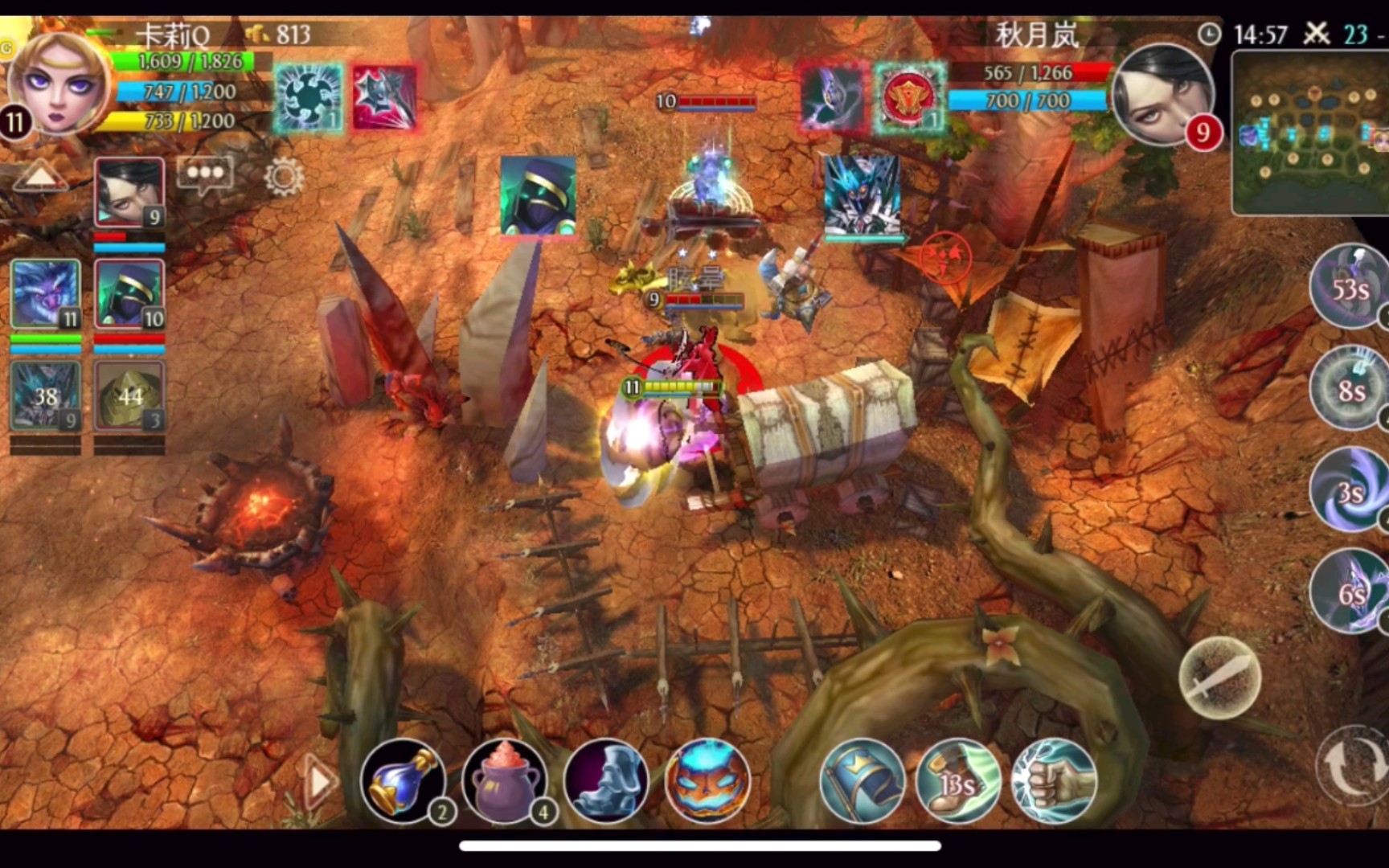Image resolution: width=1389 pixels, height=868 pixels.
Task: Activate the lightning fist item
Action: pyautogui.click(x=1054, y=780)
